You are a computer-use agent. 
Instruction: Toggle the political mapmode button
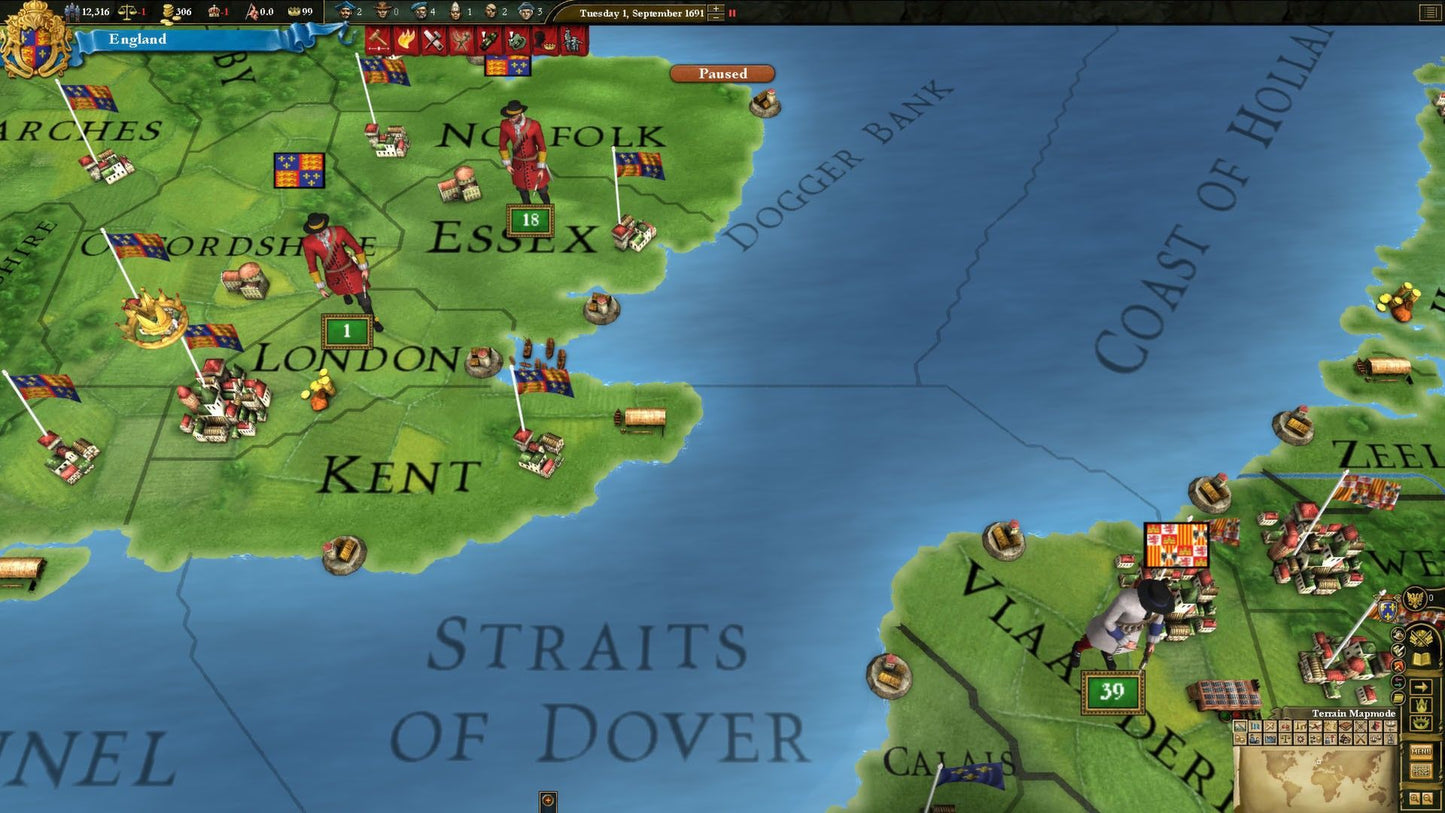[1255, 726]
